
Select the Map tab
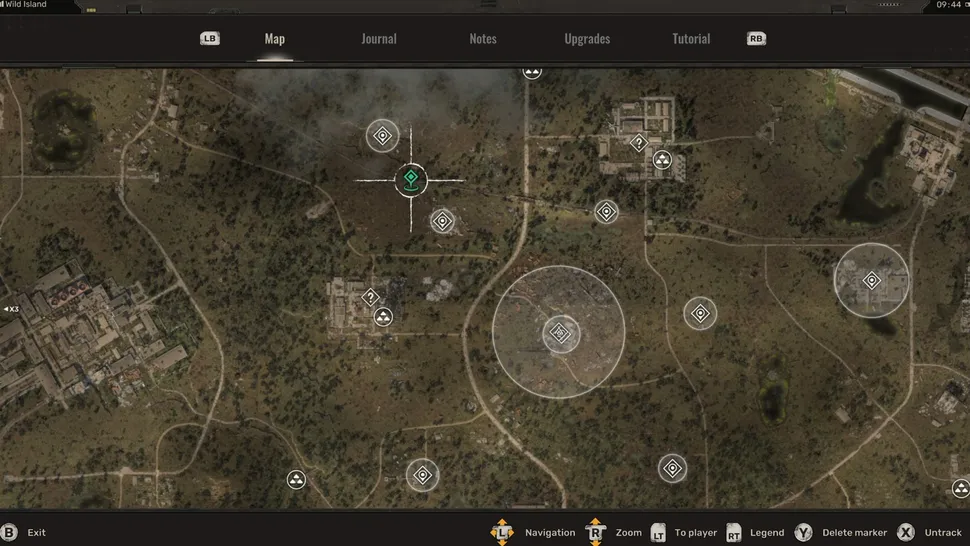[x=275, y=39]
